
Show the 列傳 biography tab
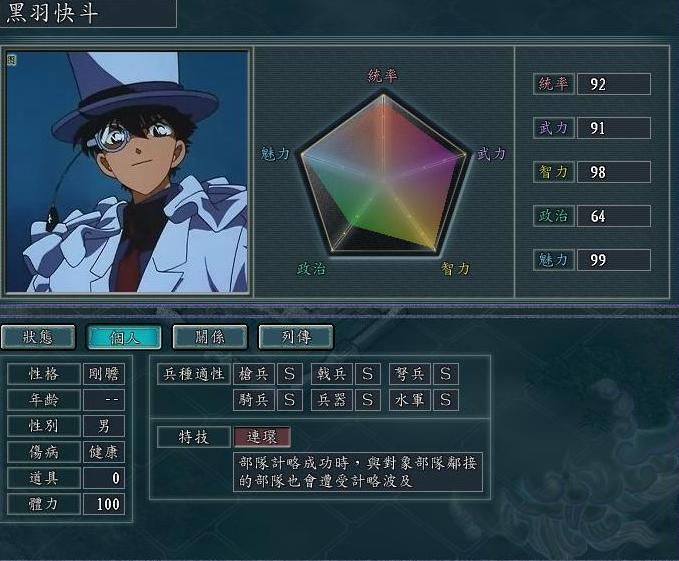[x=296, y=337]
